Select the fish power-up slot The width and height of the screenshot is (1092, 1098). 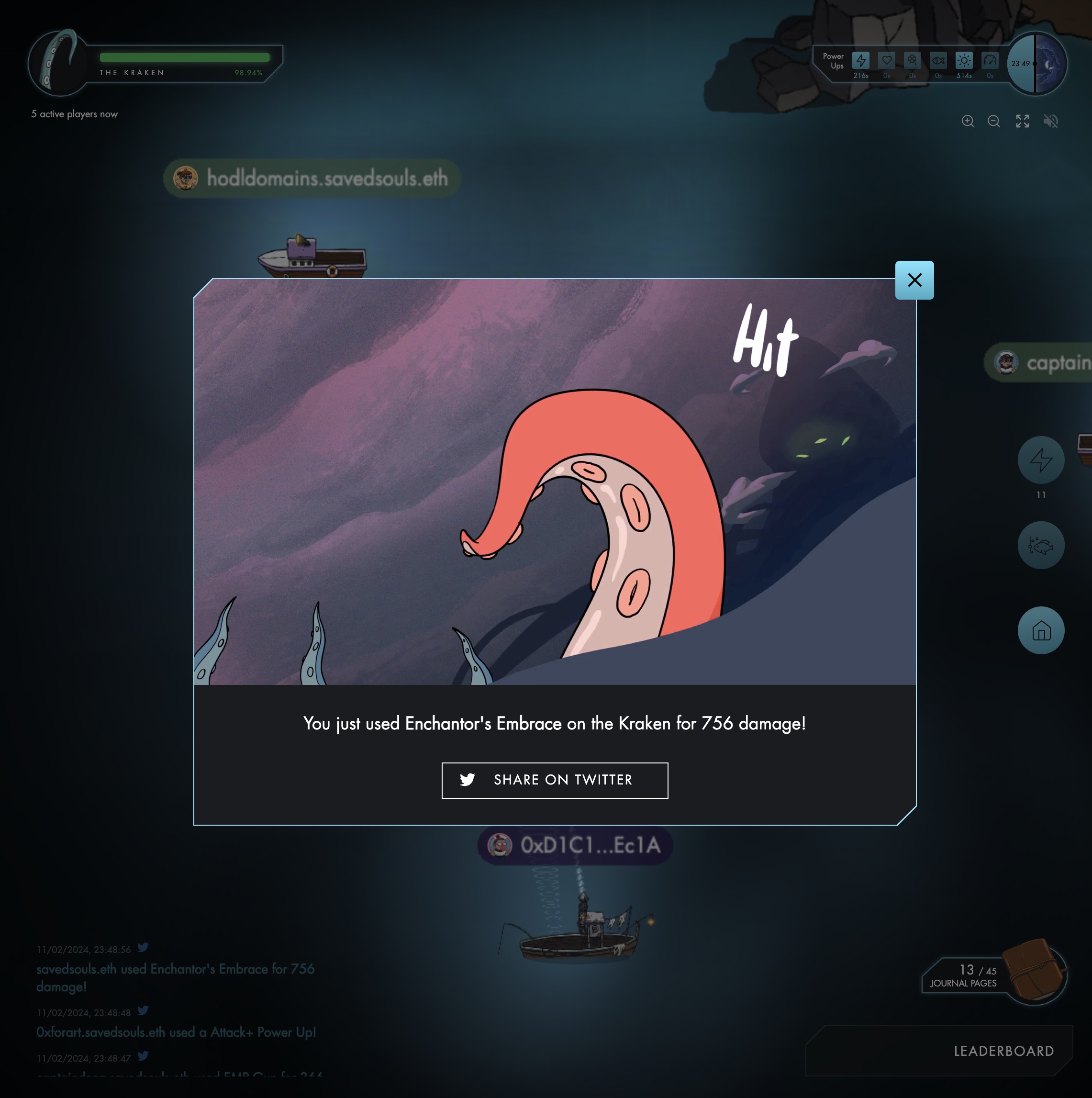click(x=938, y=60)
